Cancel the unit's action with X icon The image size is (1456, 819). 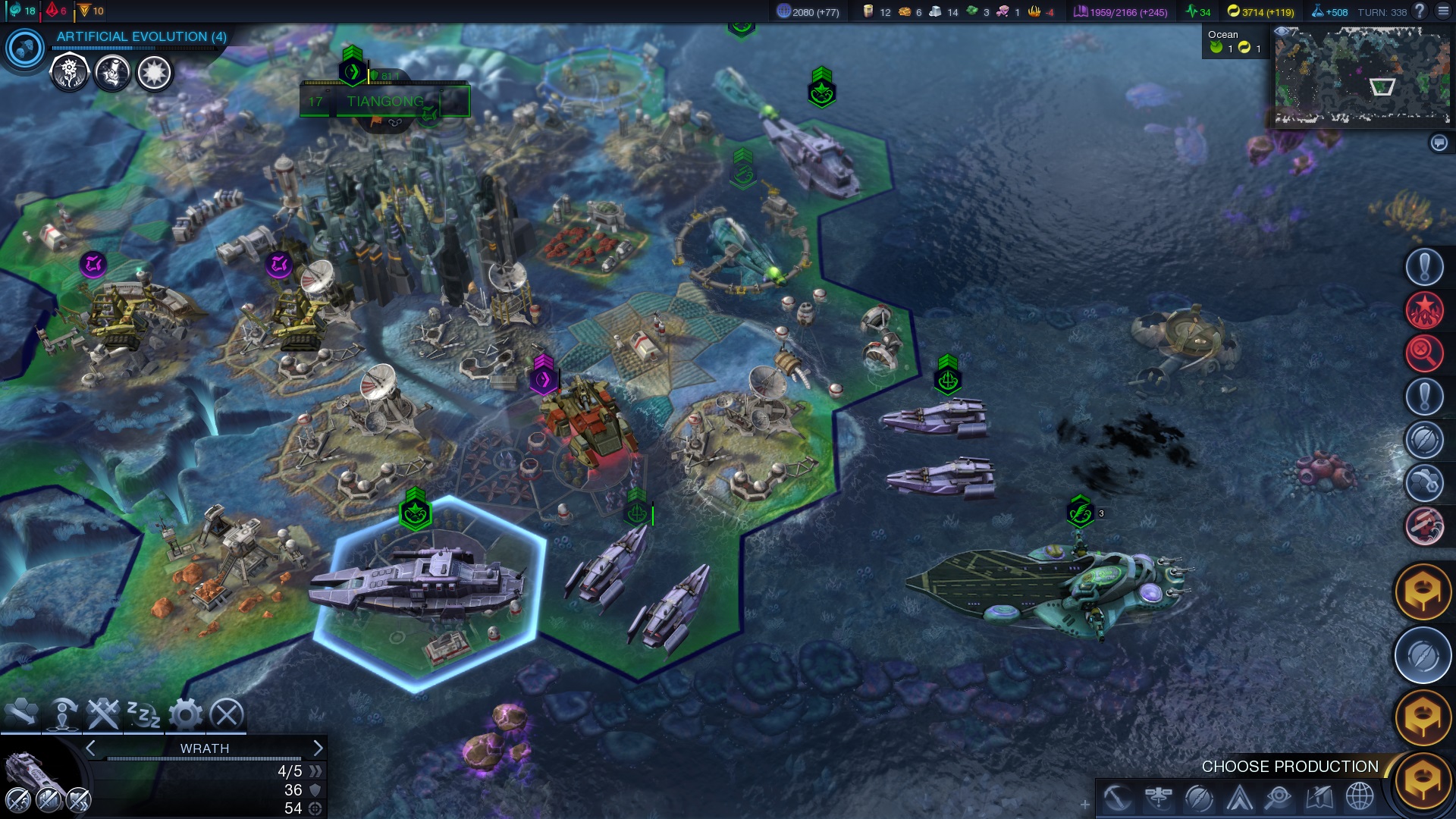click(226, 714)
